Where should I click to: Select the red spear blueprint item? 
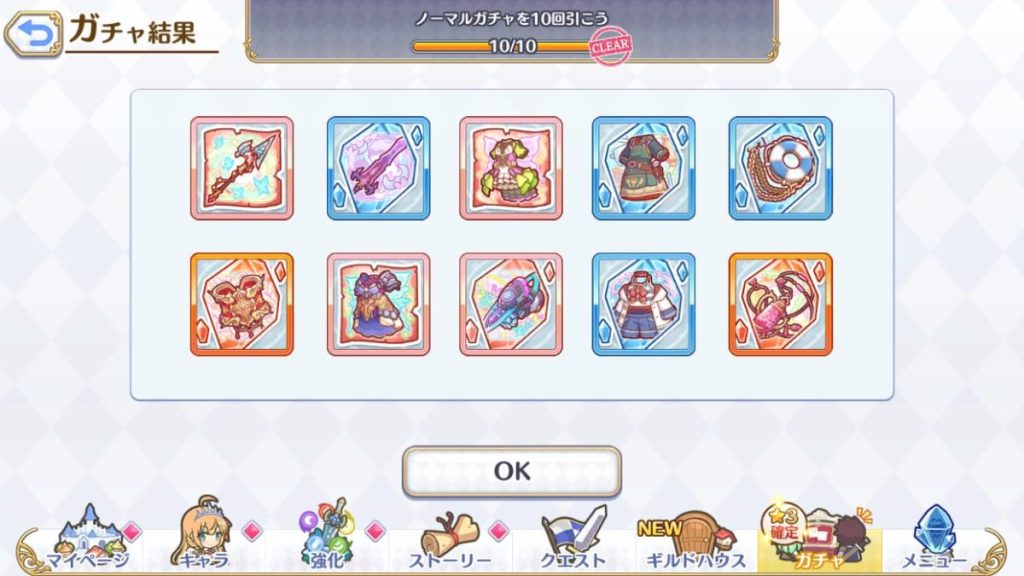coord(242,168)
